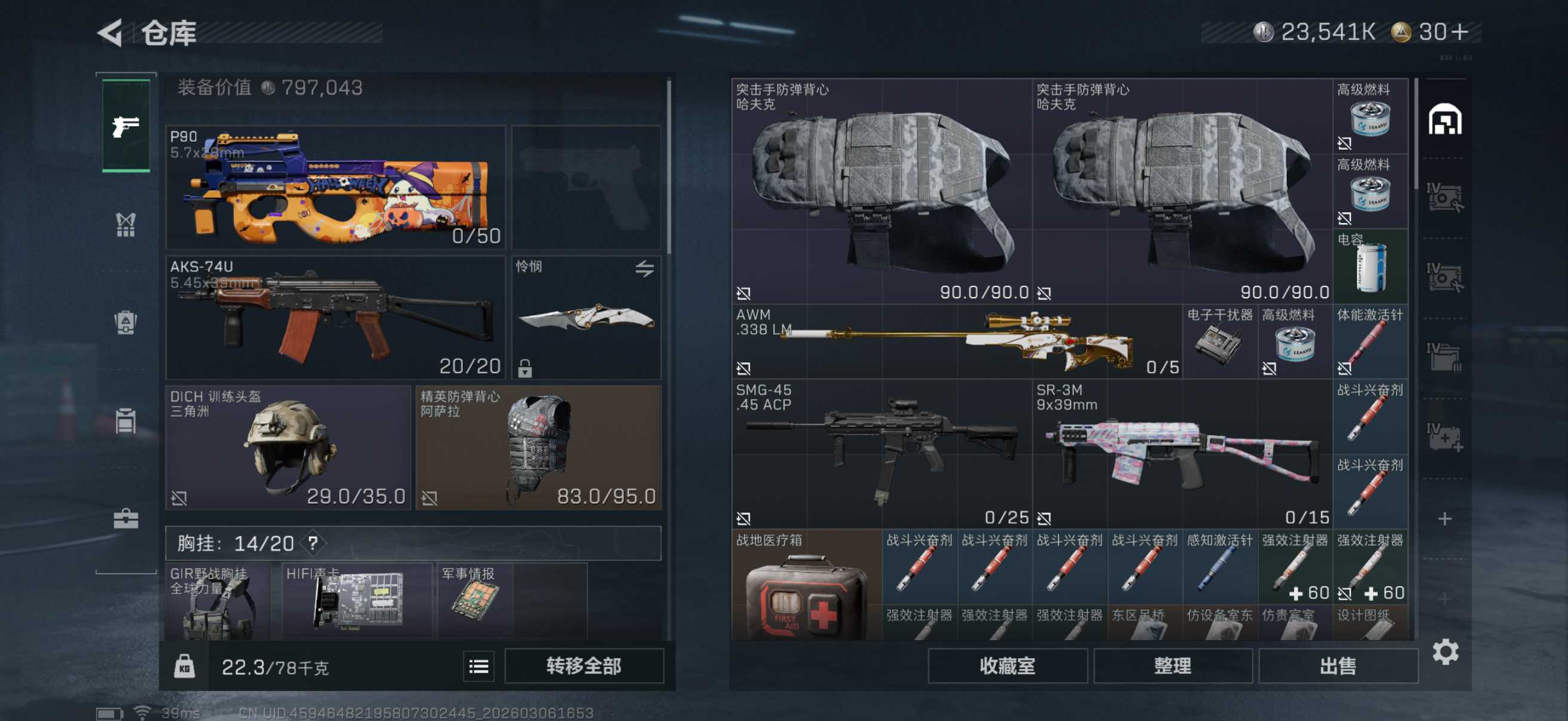Select the 怜悯 knife slot
1568x721 pixels.
(x=586, y=317)
